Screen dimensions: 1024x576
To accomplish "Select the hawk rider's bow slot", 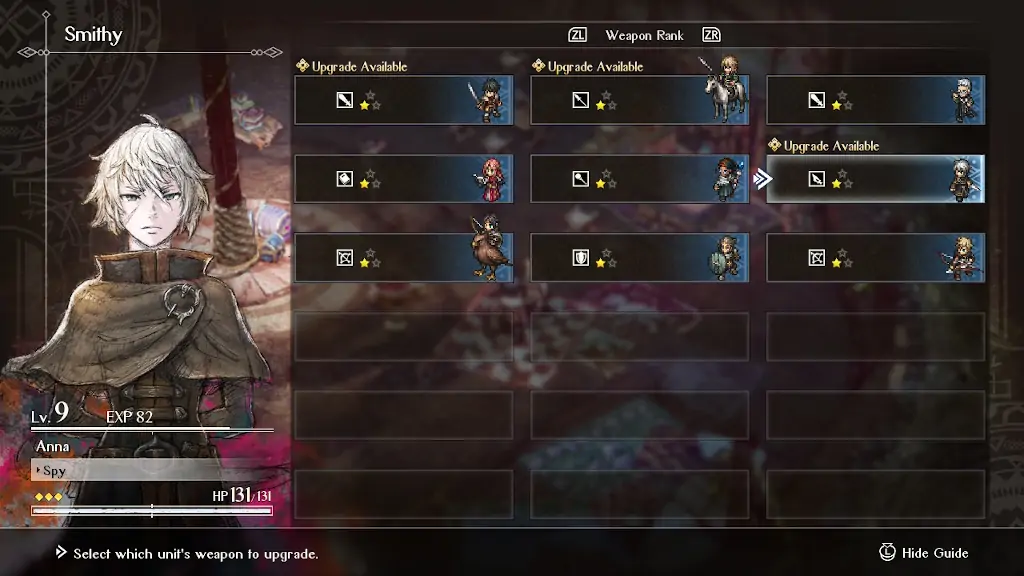I will tap(403, 258).
